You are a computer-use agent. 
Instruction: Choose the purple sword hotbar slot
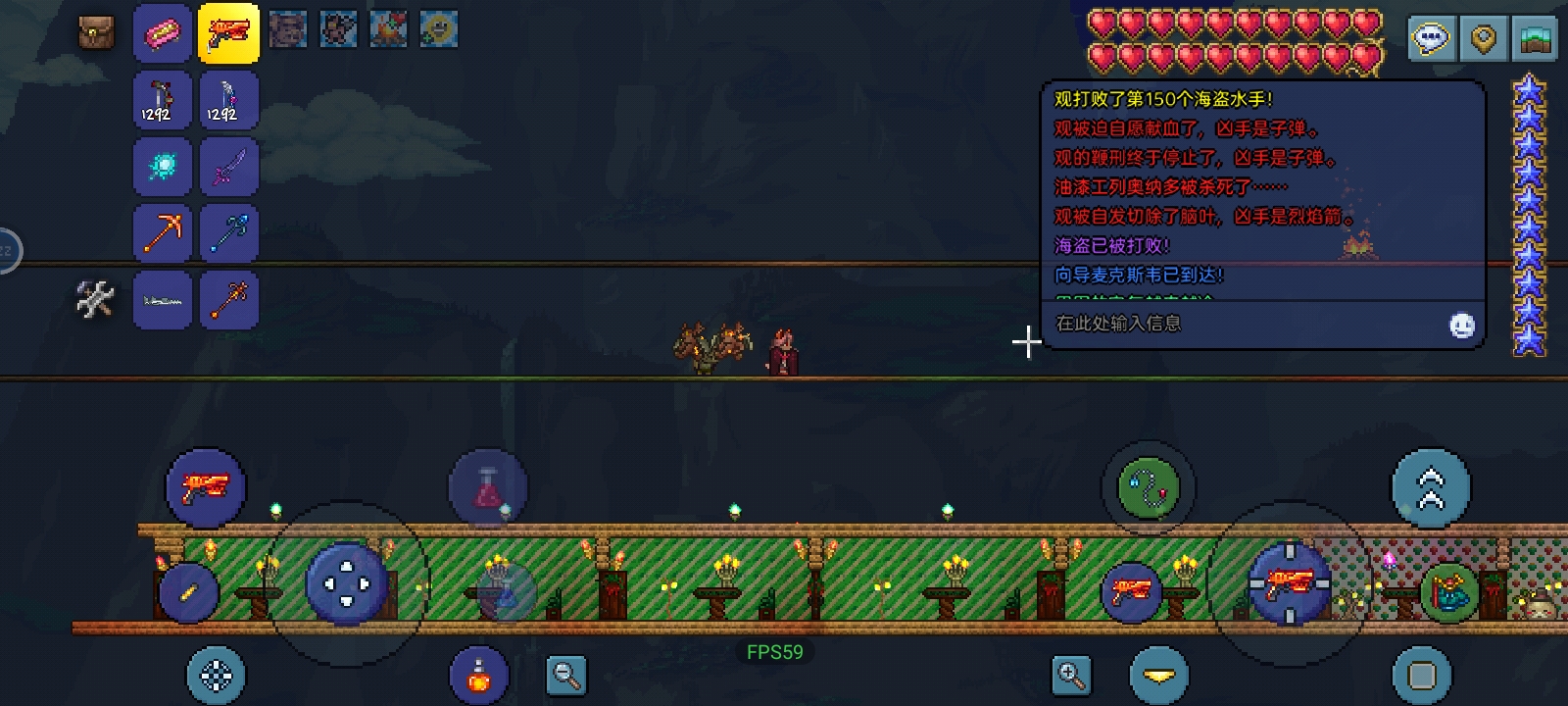(228, 166)
